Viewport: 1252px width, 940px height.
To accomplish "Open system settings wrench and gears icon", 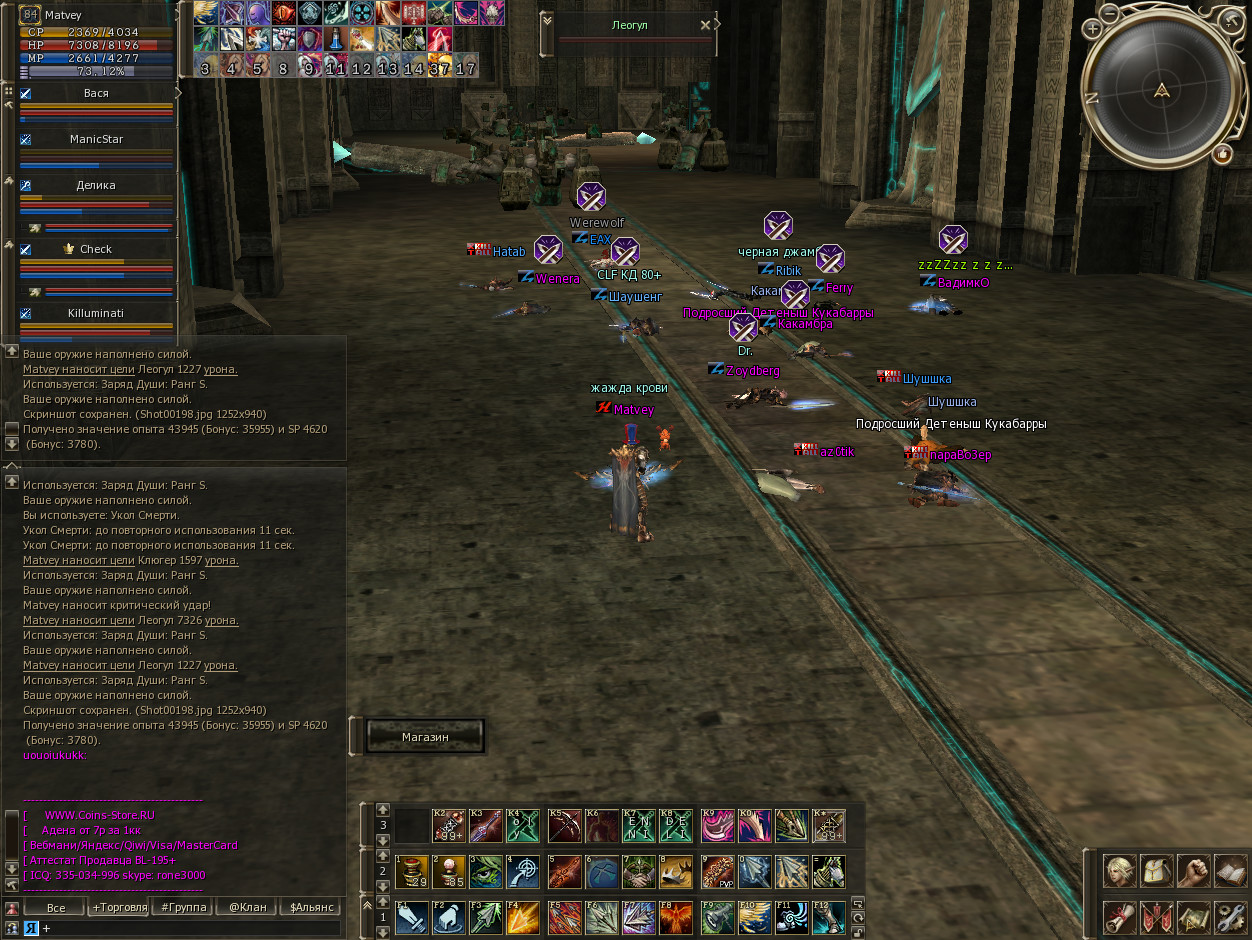I will 1230,916.
